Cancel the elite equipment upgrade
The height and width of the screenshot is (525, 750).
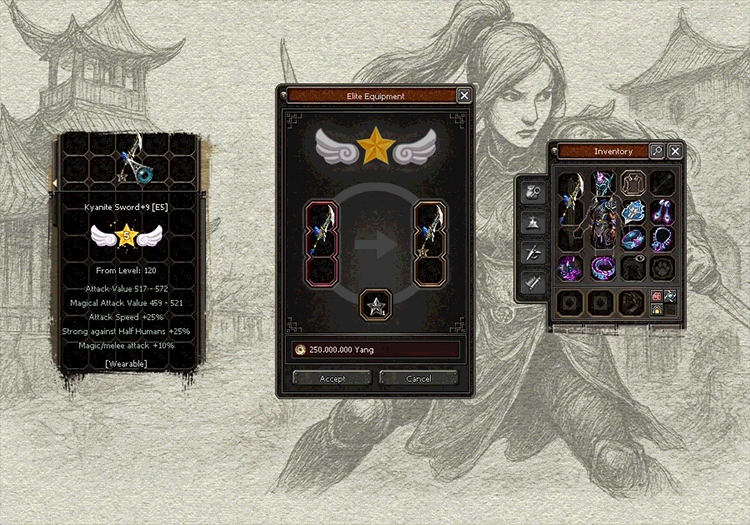pyautogui.click(x=419, y=379)
